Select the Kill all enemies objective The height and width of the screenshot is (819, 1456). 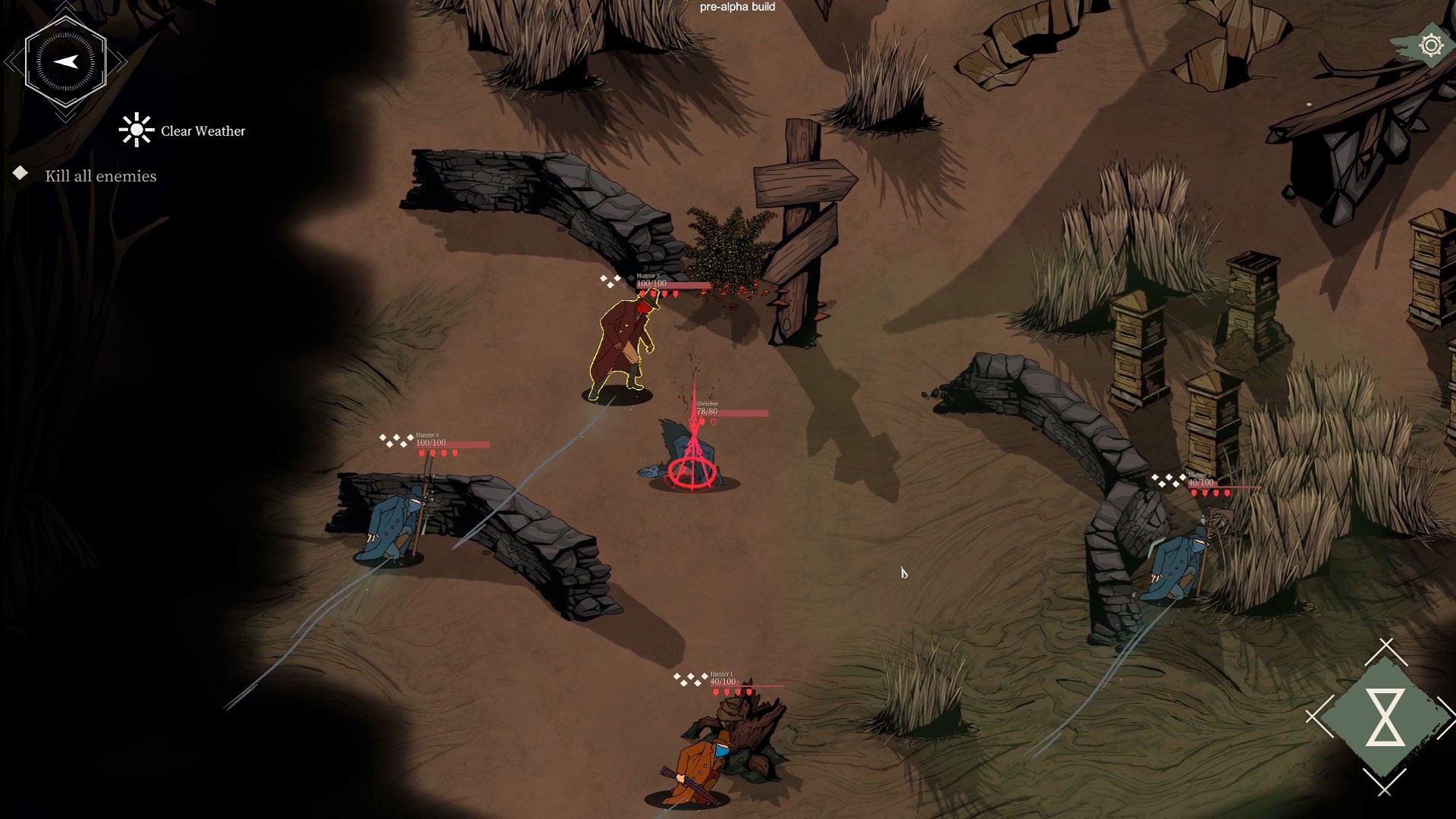coord(100,176)
